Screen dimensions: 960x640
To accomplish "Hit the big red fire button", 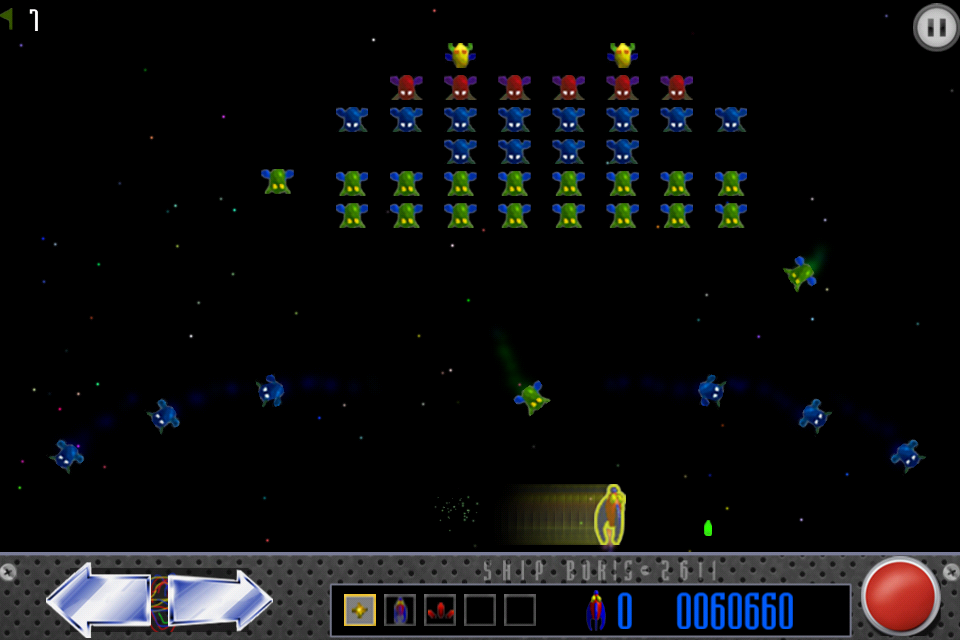I will (900, 596).
